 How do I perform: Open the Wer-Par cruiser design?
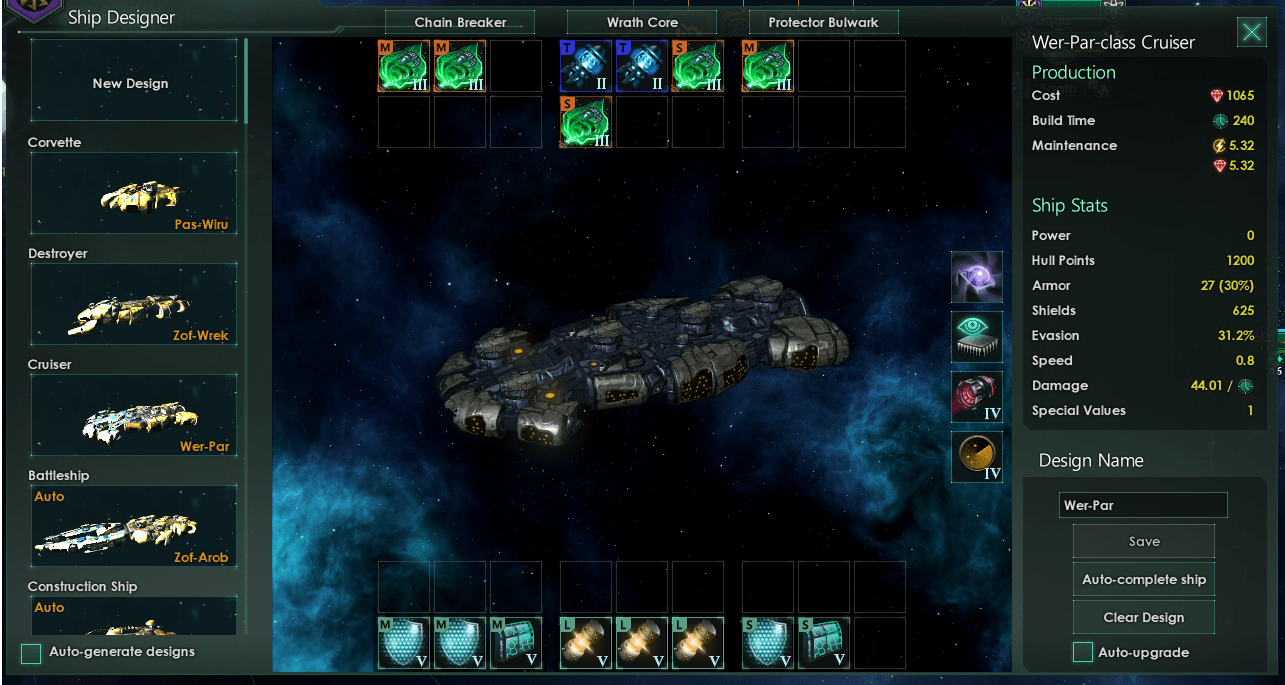coord(134,416)
